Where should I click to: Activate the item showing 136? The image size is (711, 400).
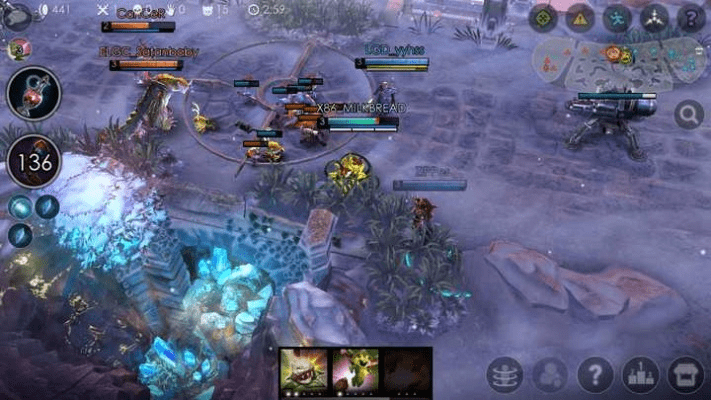[33, 161]
